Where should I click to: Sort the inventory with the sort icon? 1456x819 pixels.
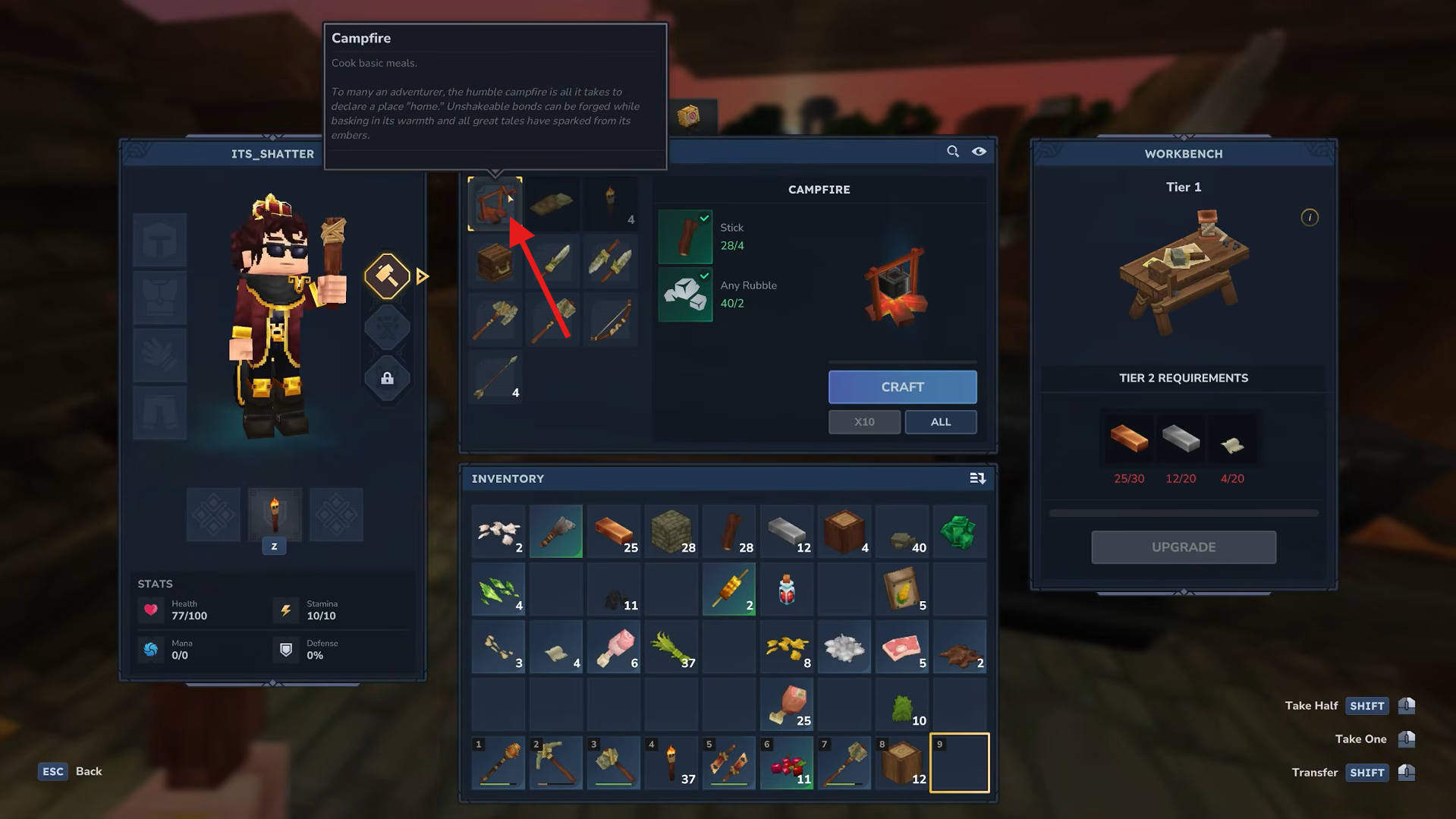pos(978,478)
